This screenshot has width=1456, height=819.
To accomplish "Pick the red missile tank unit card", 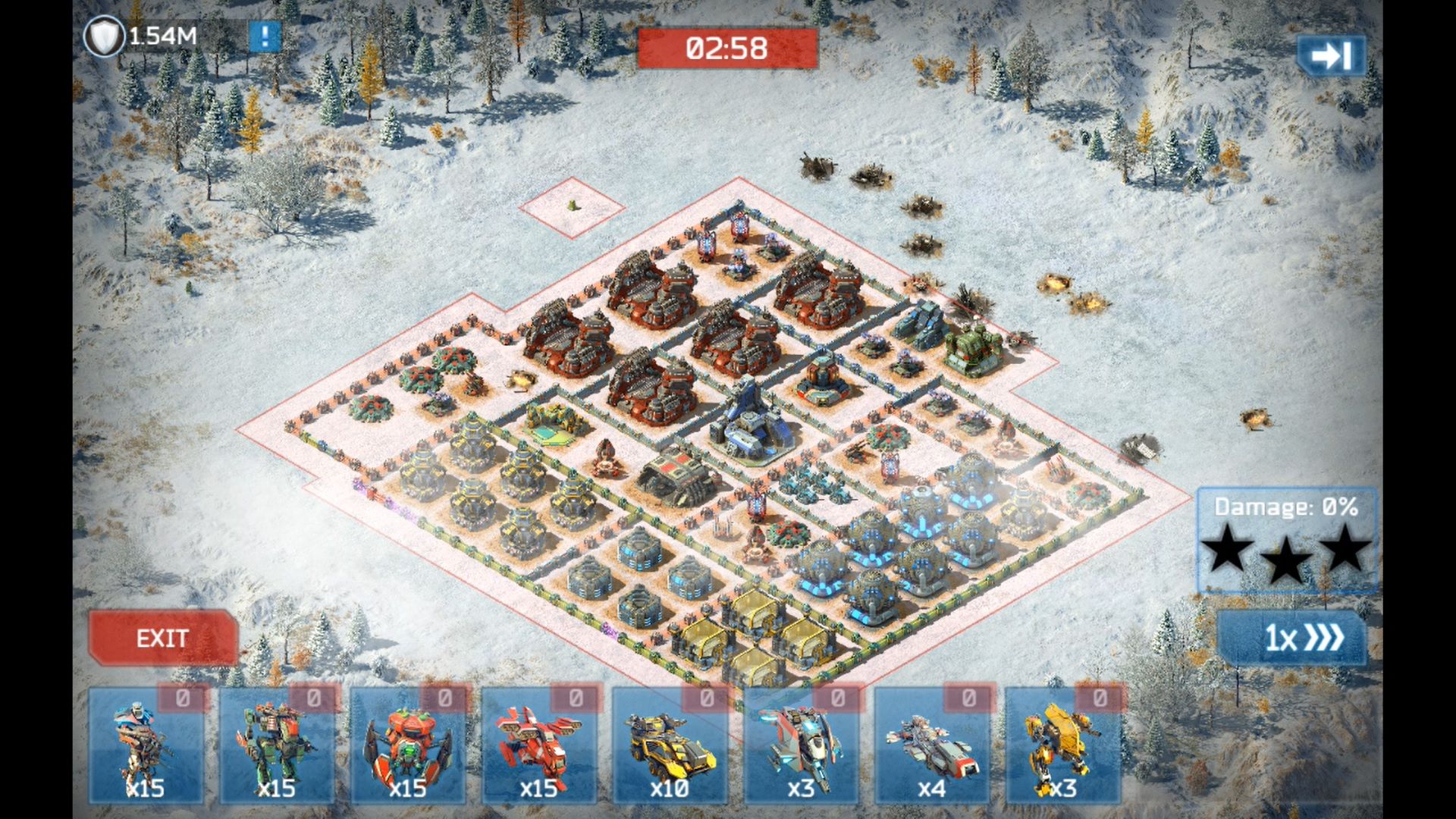I will pos(539,746).
